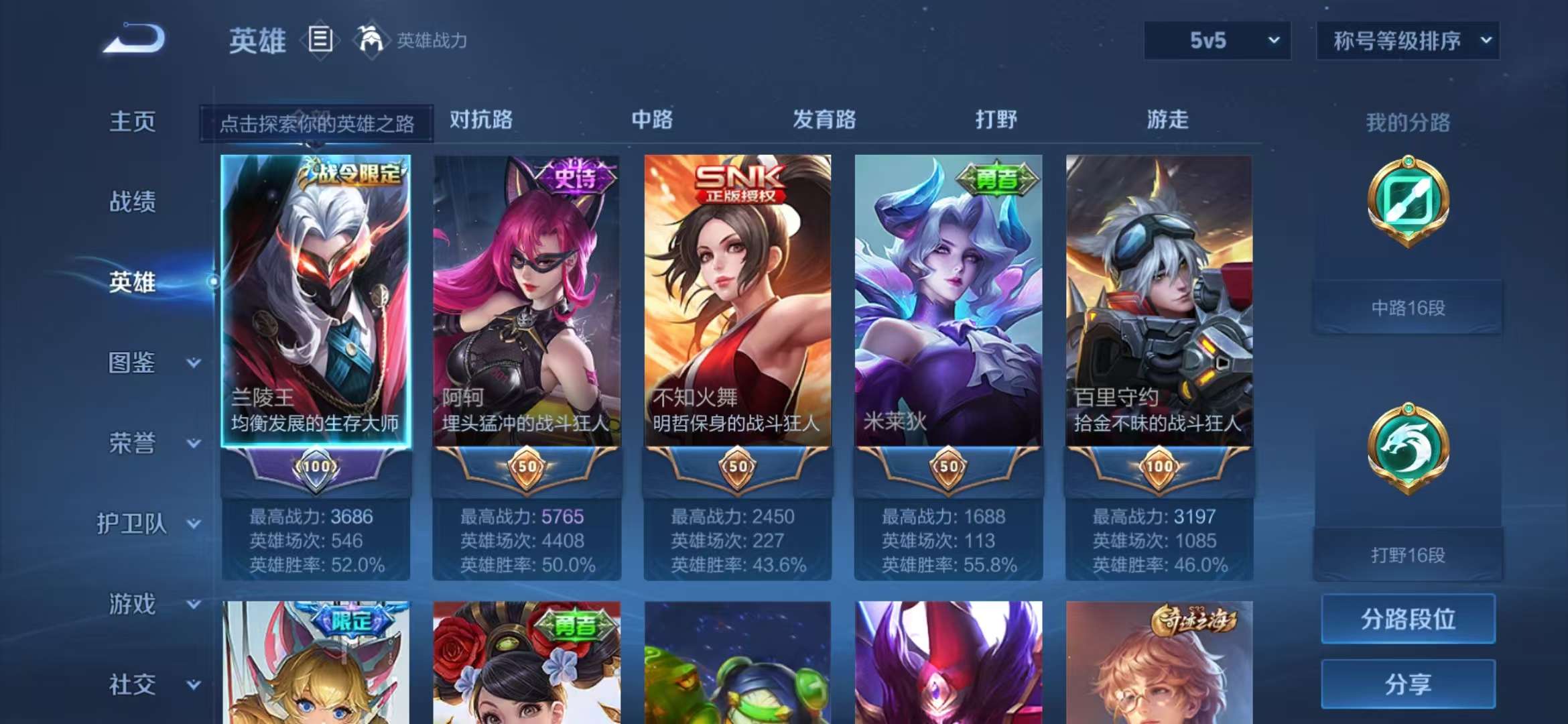Click the 分享 share button
Image resolution: width=1568 pixels, height=724 pixels.
[x=1407, y=683]
